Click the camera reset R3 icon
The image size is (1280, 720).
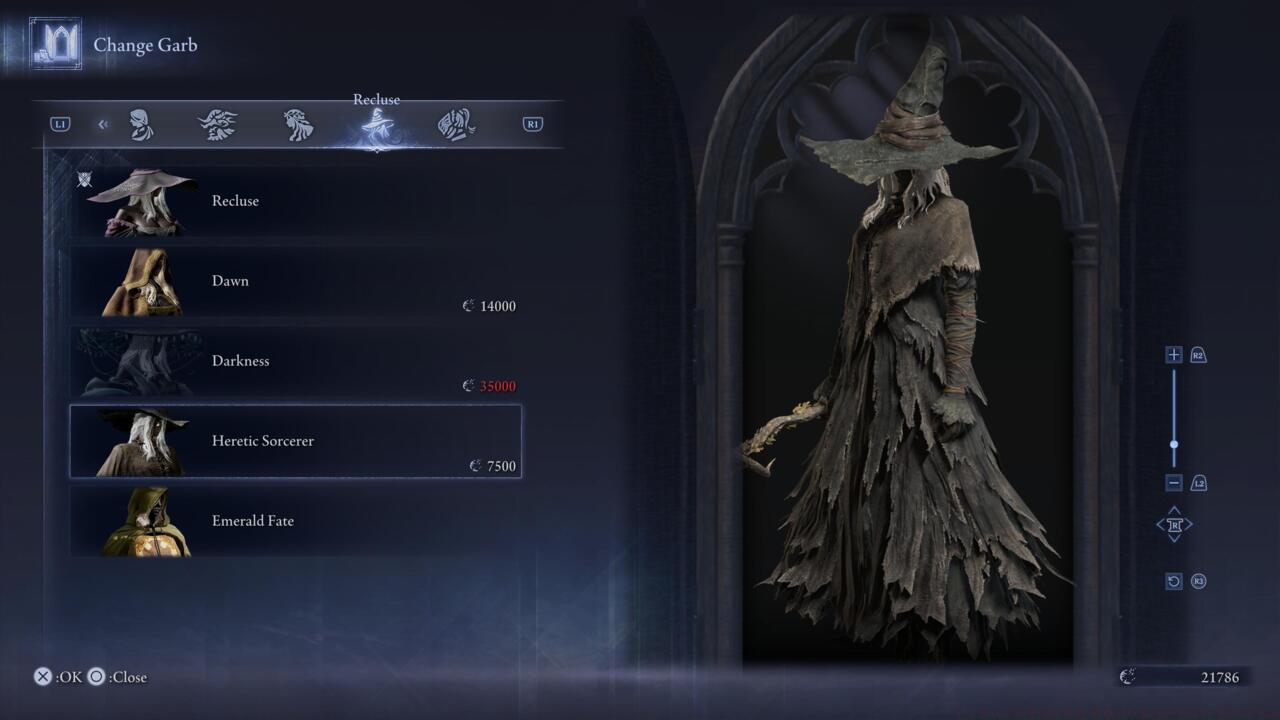click(x=1174, y=581)
